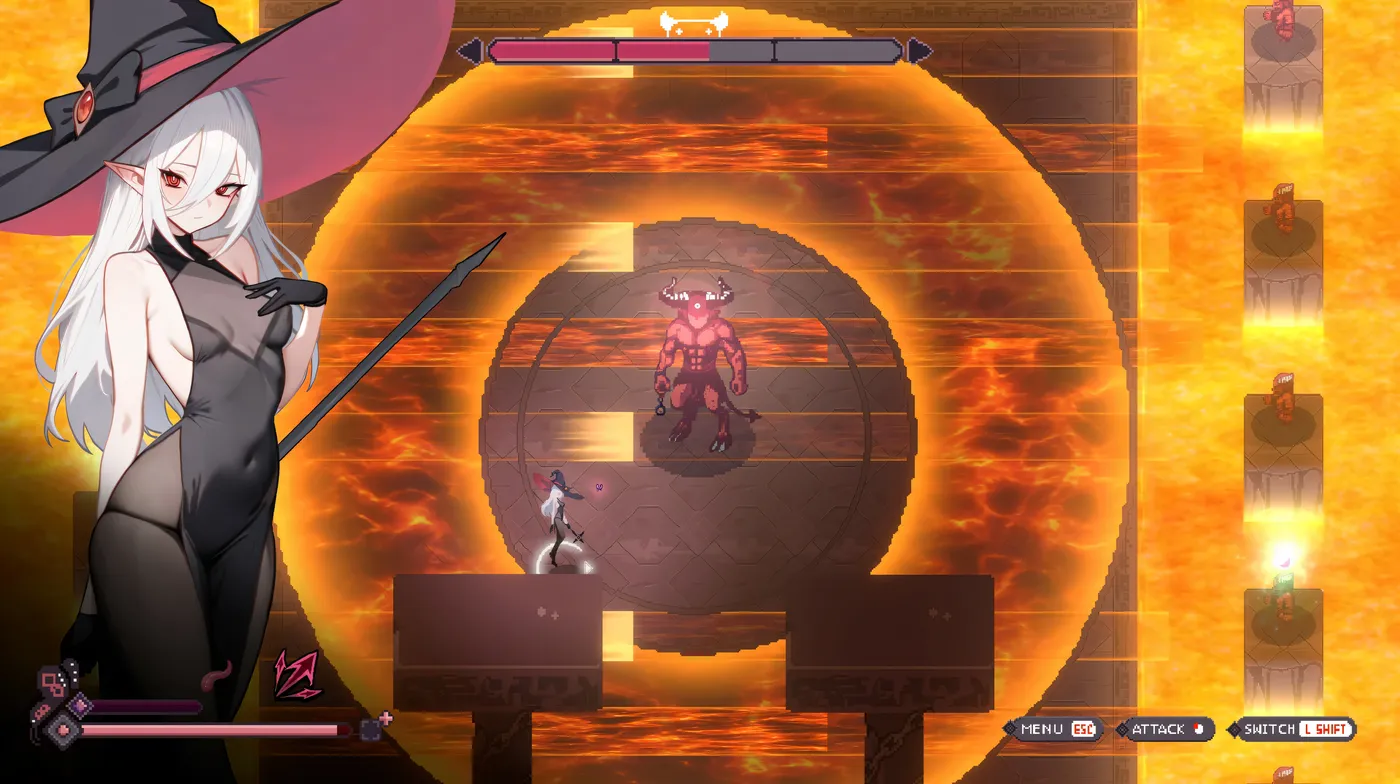Click the empty square skill slot

(370, 730)
